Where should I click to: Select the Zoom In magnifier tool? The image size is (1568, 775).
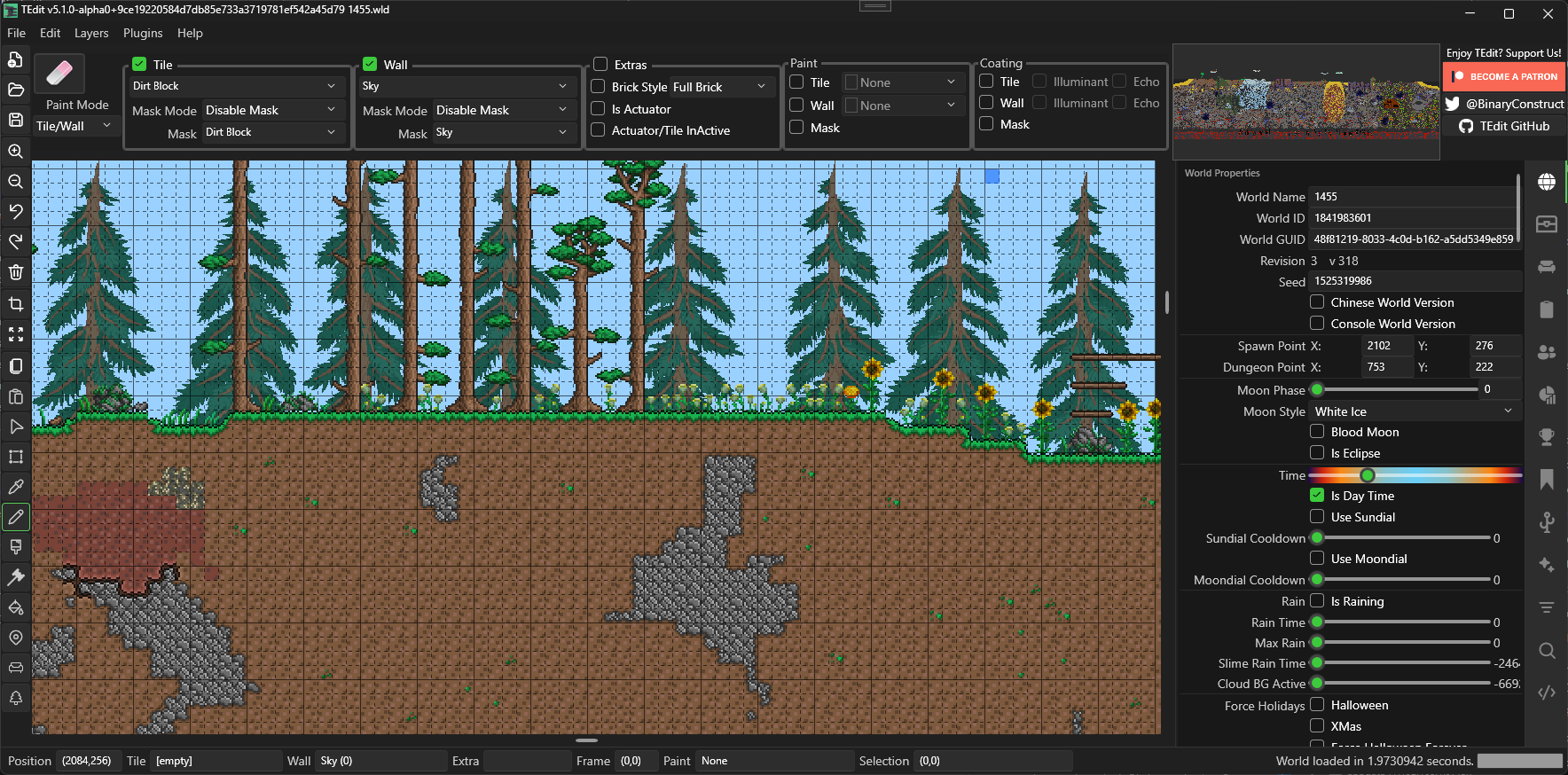(x=16, y=151)
